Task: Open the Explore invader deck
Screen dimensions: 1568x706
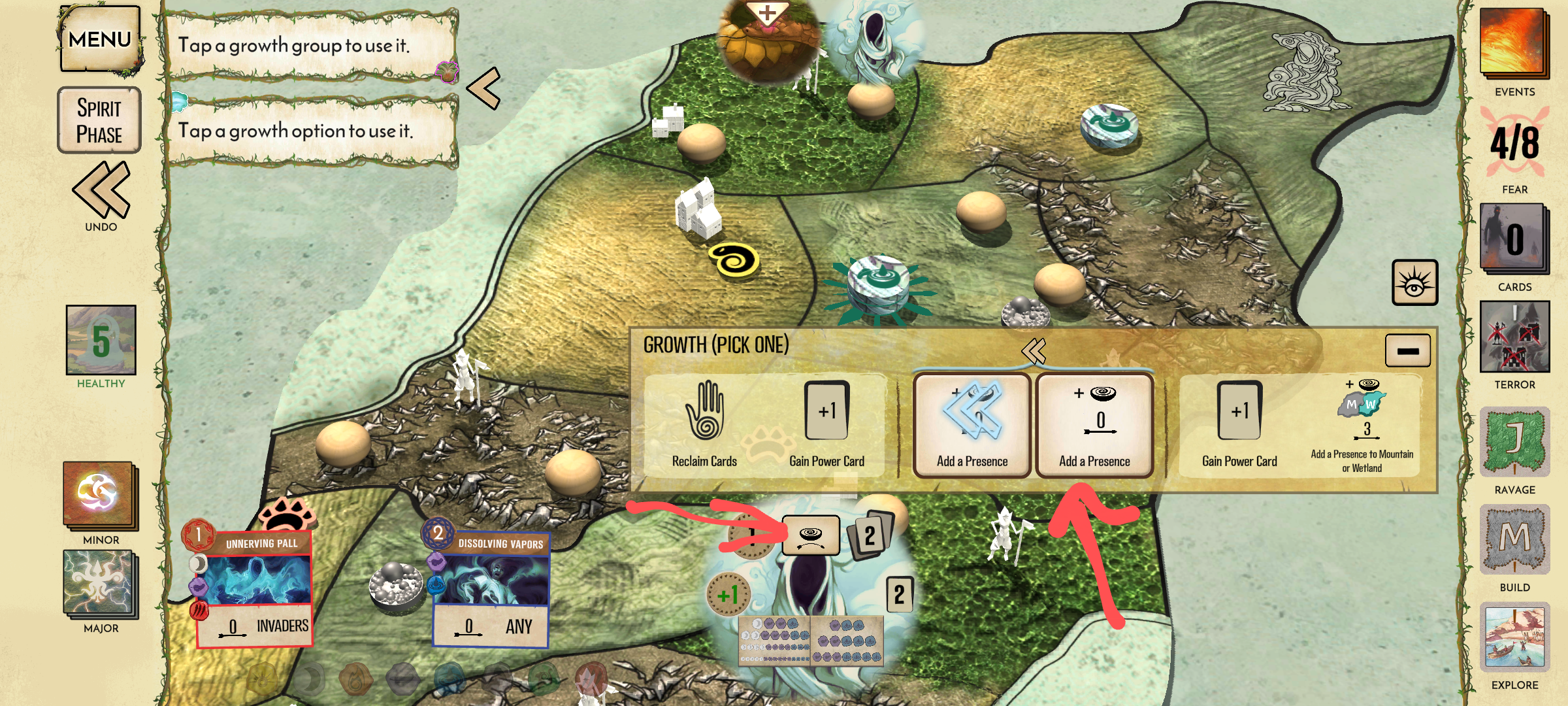Action: pyautogui.click(x=1514, y=639)
